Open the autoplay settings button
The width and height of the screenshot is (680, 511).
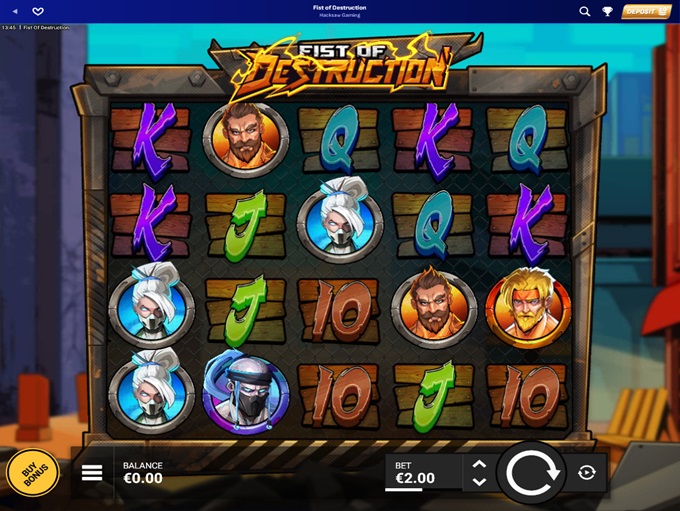[587, 473]
